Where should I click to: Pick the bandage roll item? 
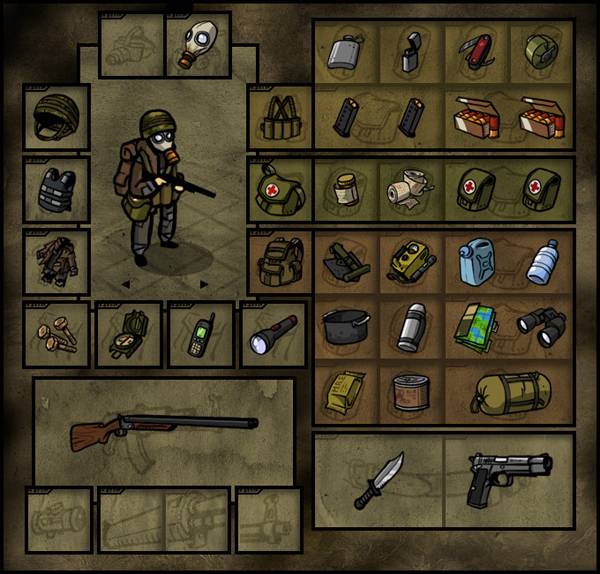click(x=411, y=189)
